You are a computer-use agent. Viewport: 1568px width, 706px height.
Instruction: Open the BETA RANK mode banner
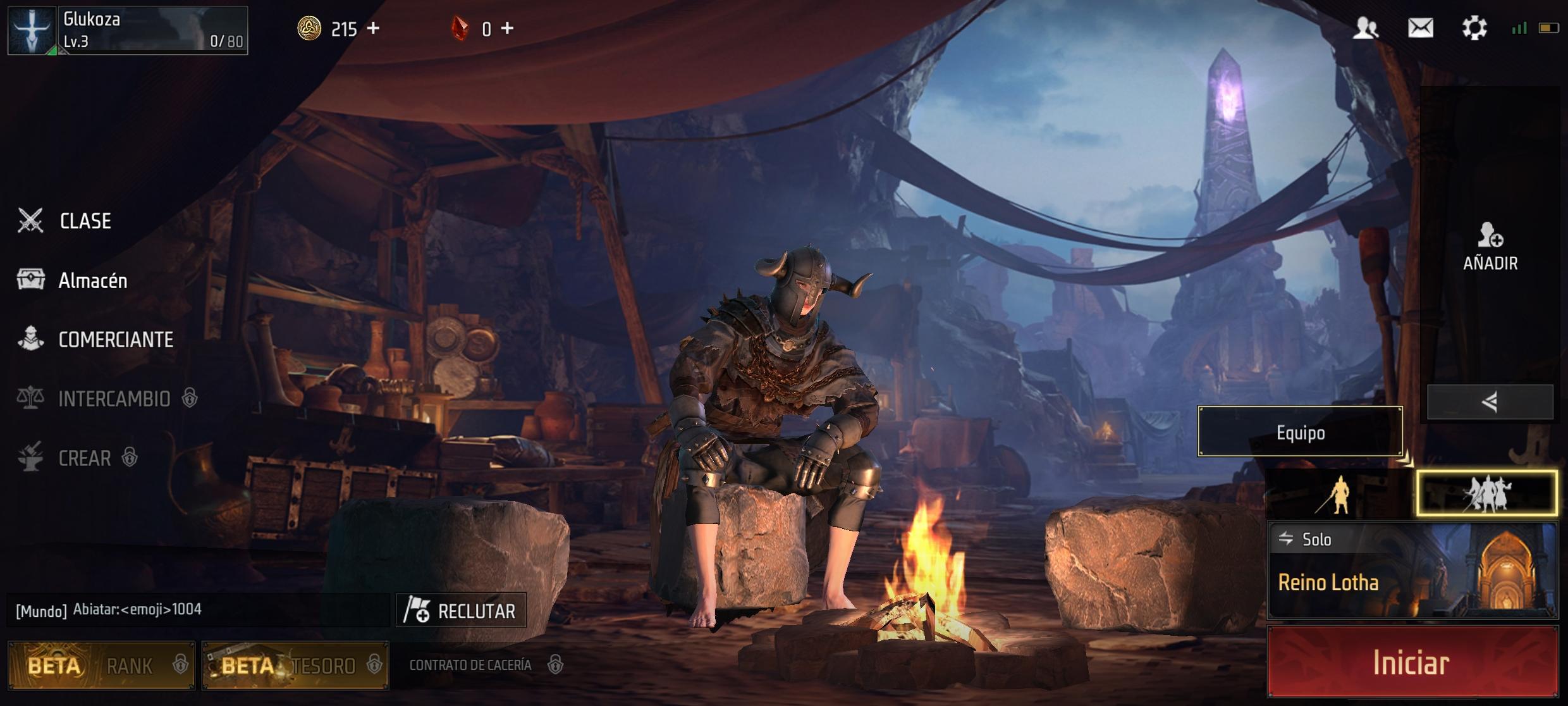[x=102, y=665]
